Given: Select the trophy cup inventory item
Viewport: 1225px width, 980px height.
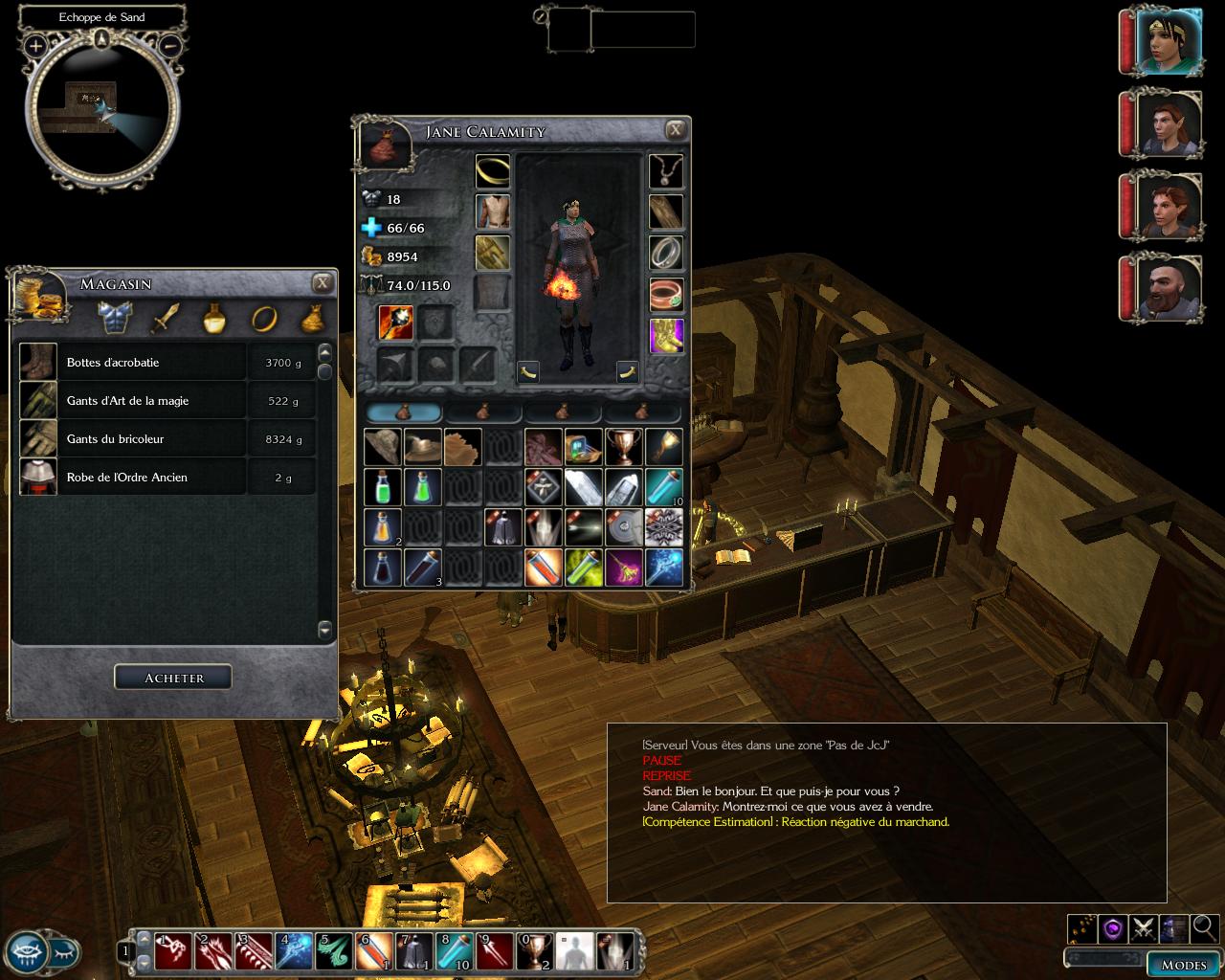Looking at the screenshot, I should pyautogui.click(x=624, y=447).
